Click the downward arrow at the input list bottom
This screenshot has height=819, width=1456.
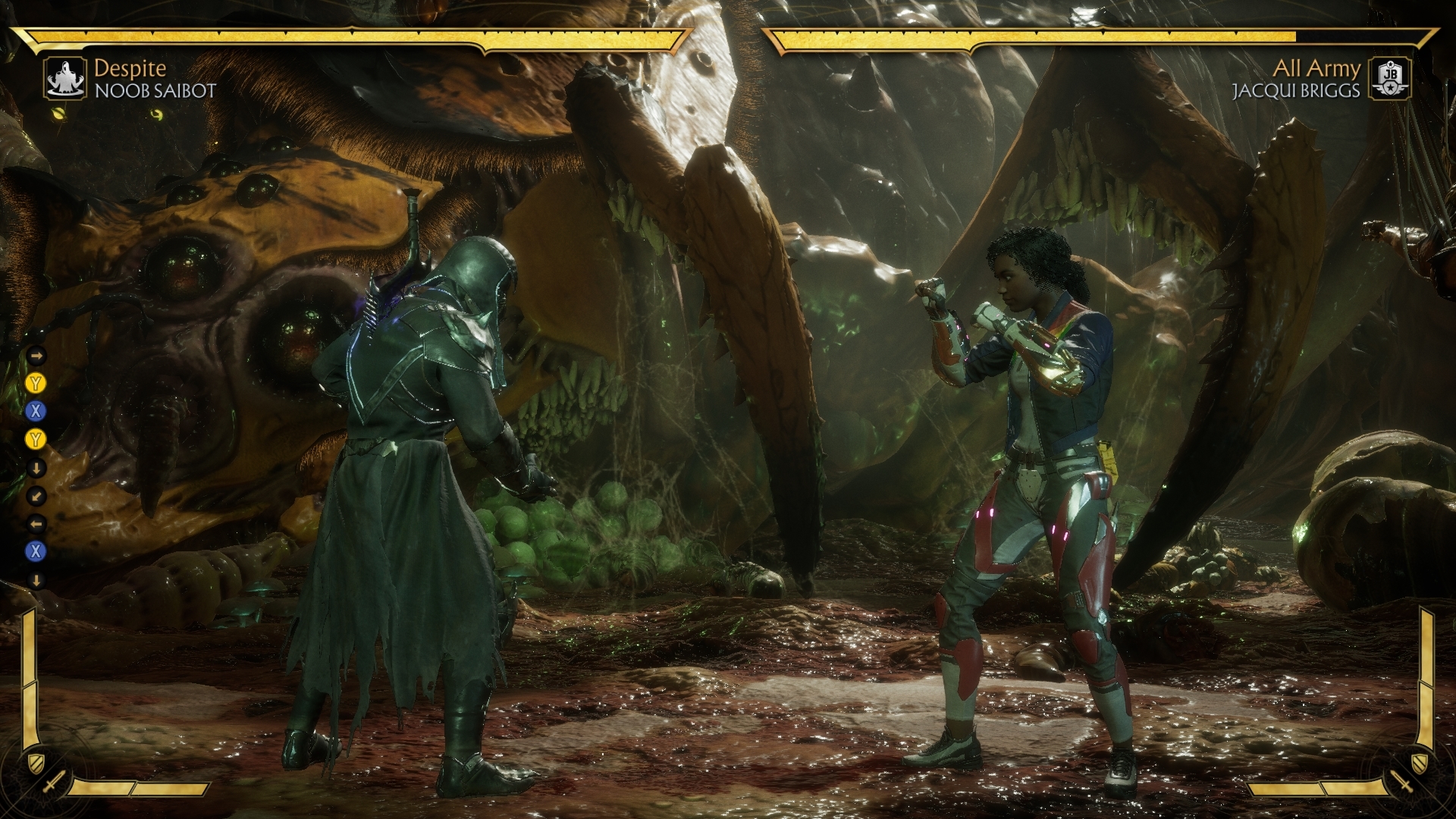click(36, 580)
